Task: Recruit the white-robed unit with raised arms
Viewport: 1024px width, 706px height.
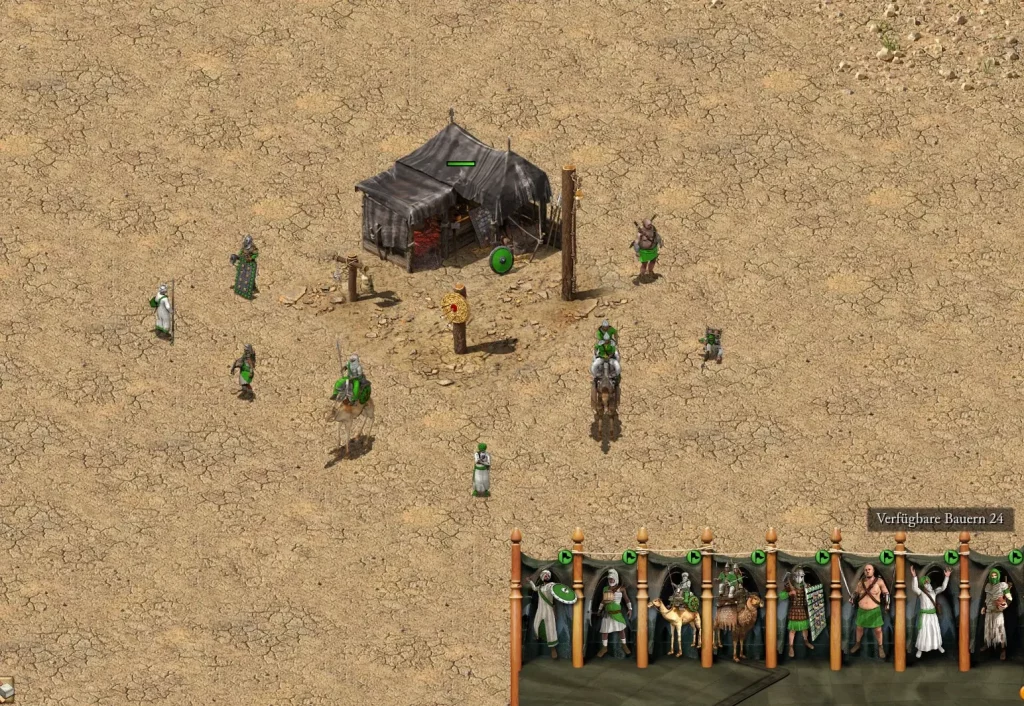Action: (930, 610)
